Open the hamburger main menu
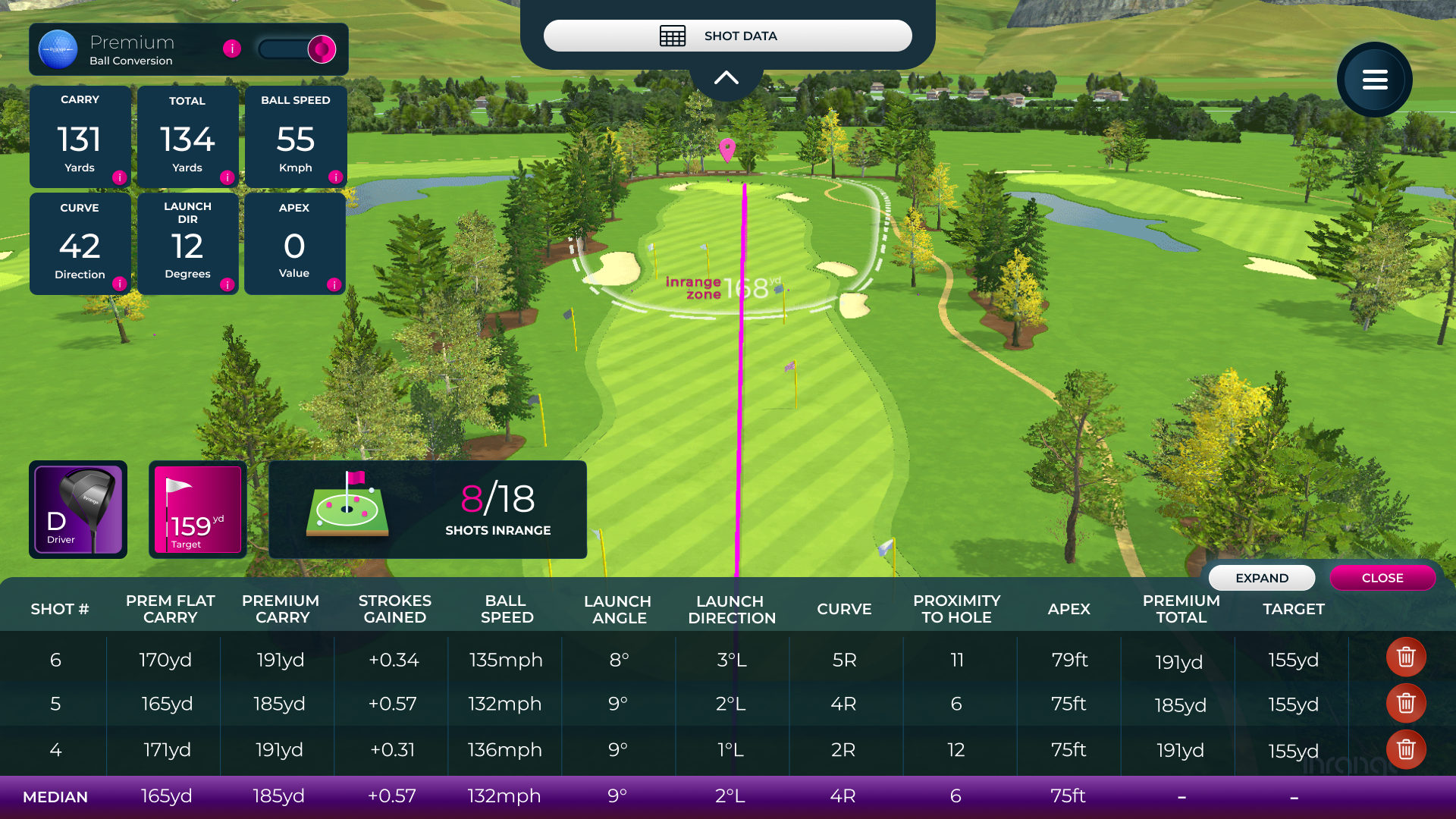 (1374, 80)
